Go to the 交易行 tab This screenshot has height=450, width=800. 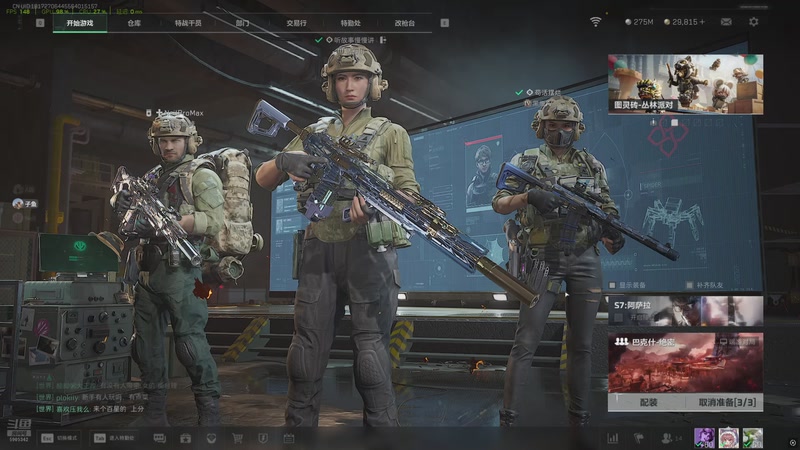click(x=296, y=22)
